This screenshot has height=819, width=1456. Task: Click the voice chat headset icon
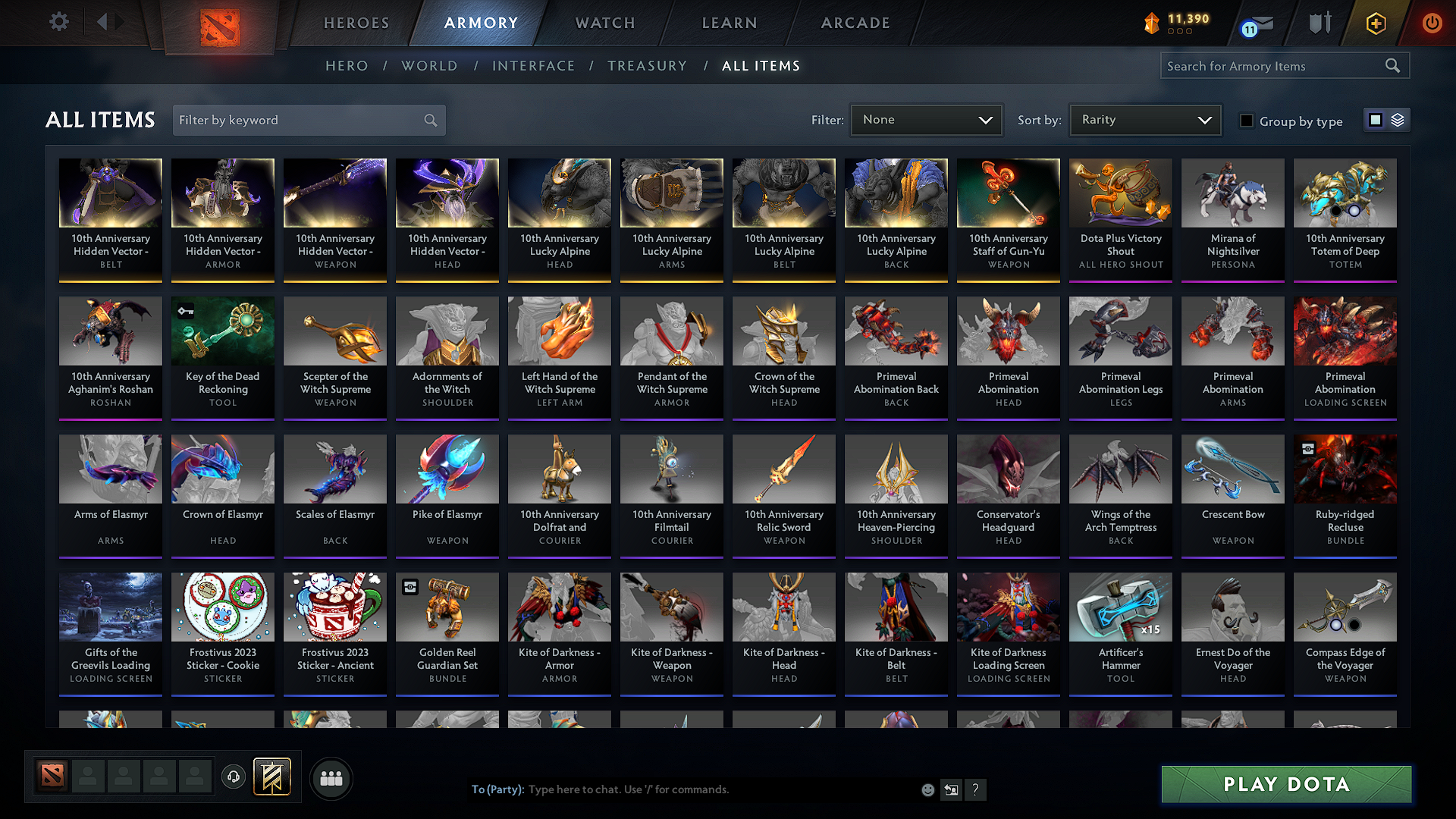234,777
